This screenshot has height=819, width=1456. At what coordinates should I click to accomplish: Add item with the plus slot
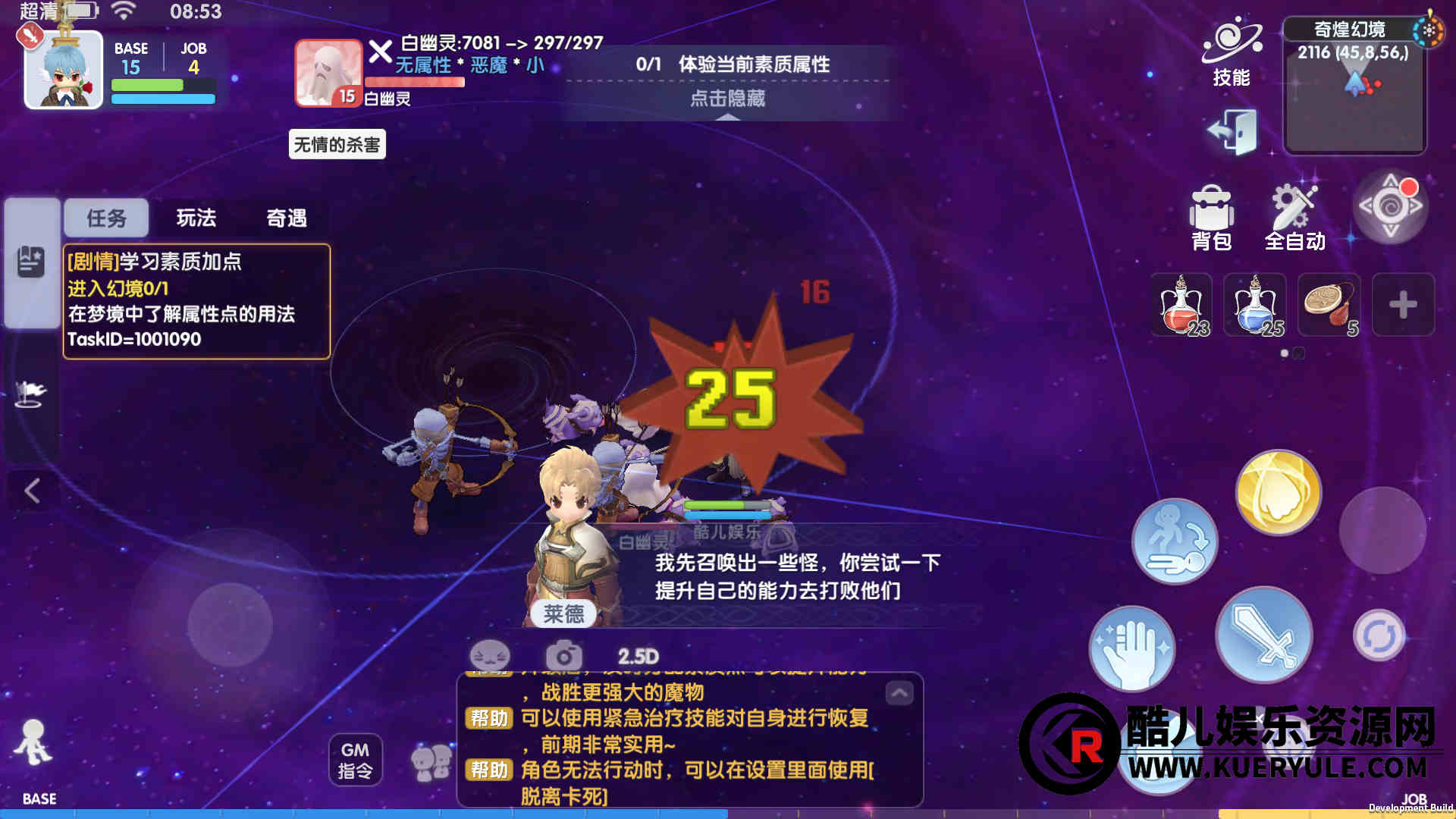coord(1403,305)
